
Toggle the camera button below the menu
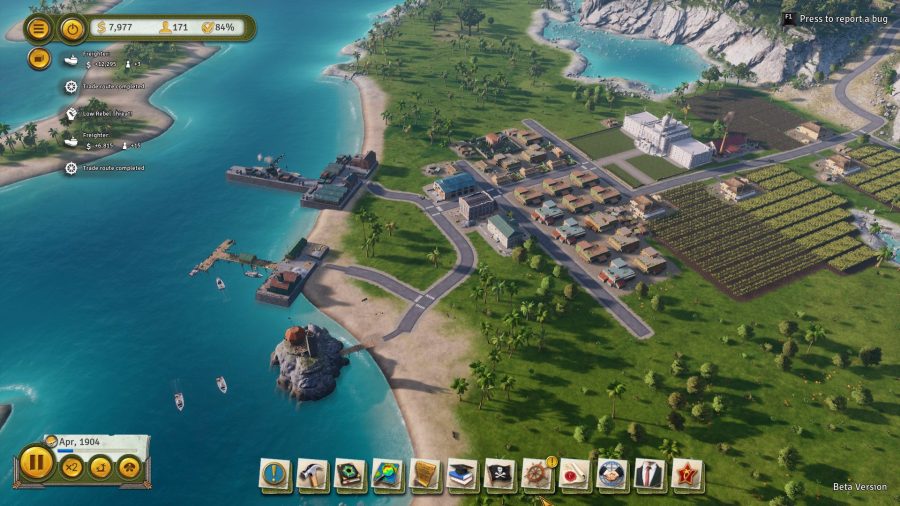(x=39, y=58)
